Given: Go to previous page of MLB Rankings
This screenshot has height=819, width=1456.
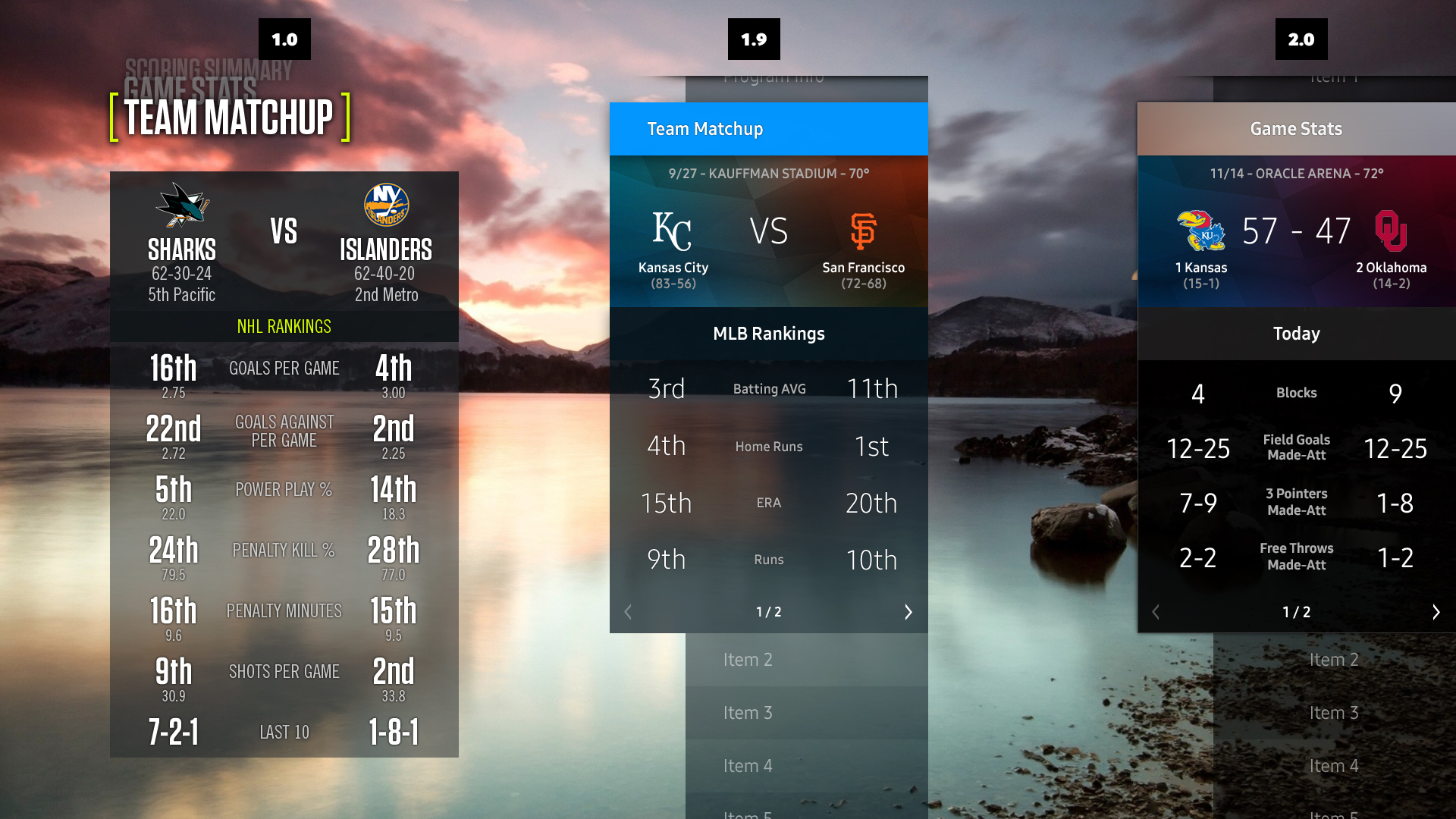Looking at the screenshot, I should [x=628, y=612].
